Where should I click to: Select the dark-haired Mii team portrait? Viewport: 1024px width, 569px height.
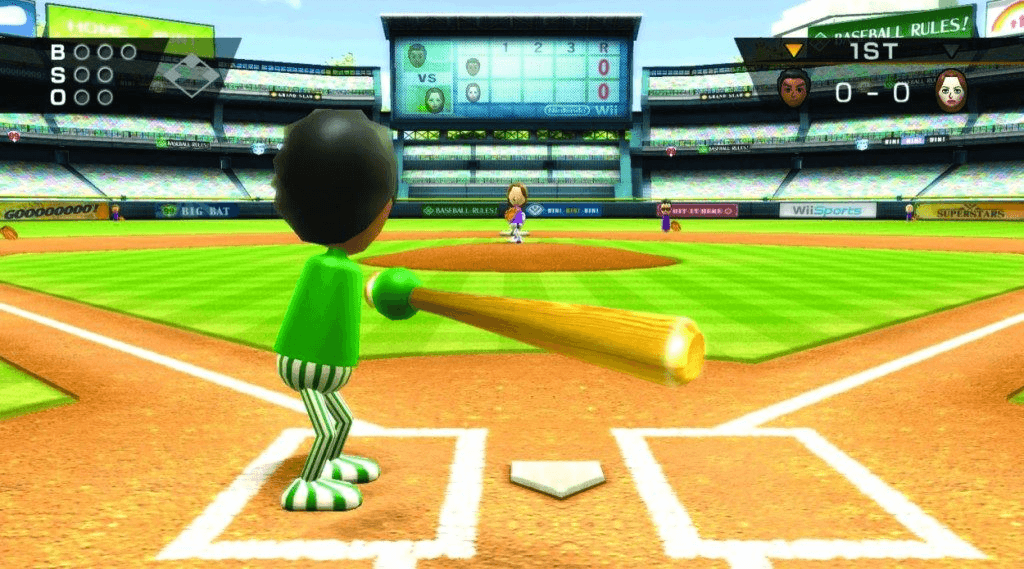[793, 89]
